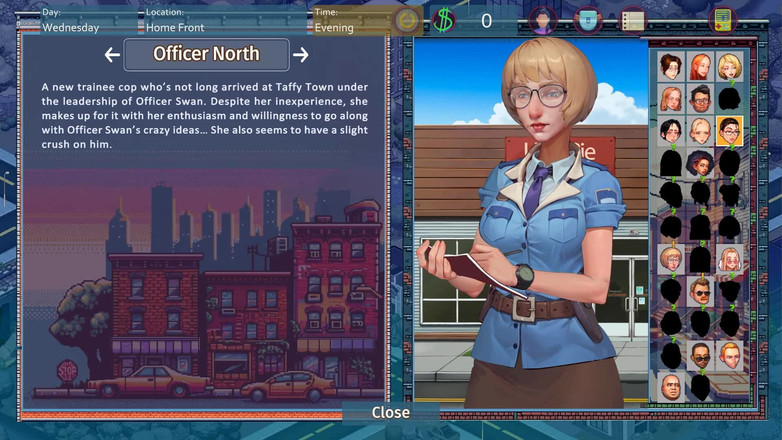The image size is (782, 440).
Task: Go to the previous character profile
Action: pyautogui.click(x=112, y=55)
